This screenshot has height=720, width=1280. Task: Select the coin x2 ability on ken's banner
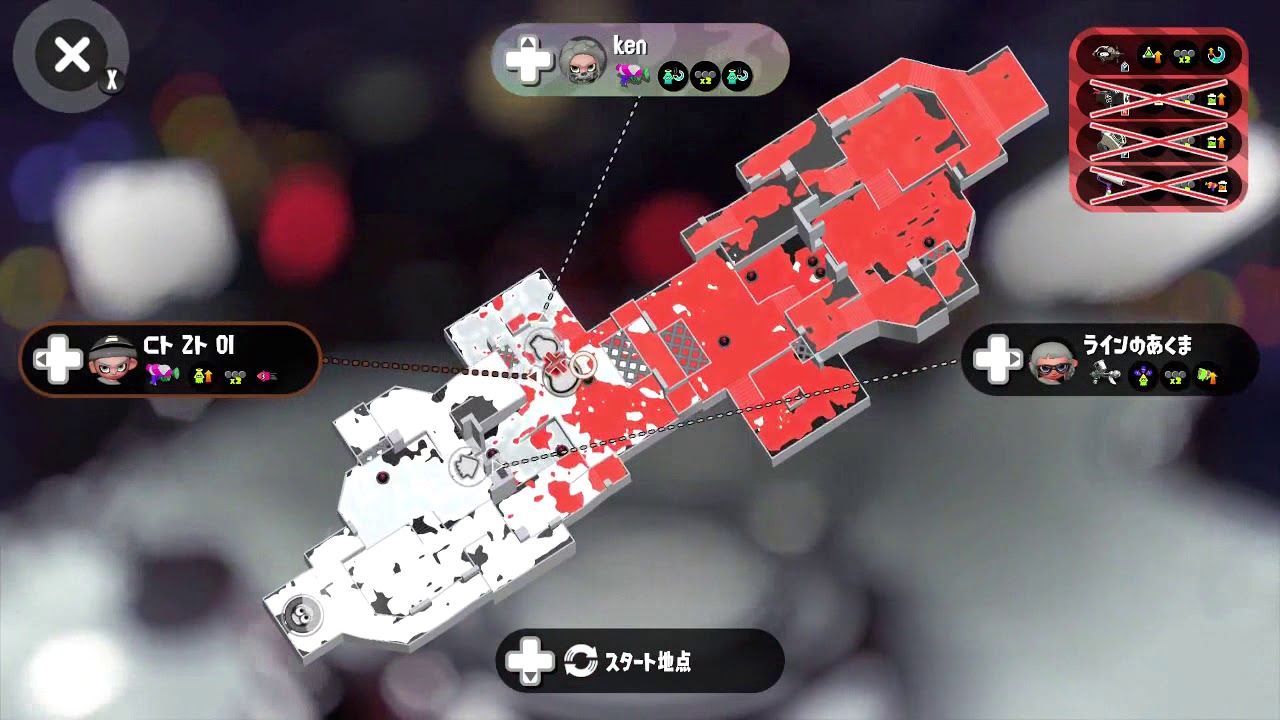tap(707, 76)
